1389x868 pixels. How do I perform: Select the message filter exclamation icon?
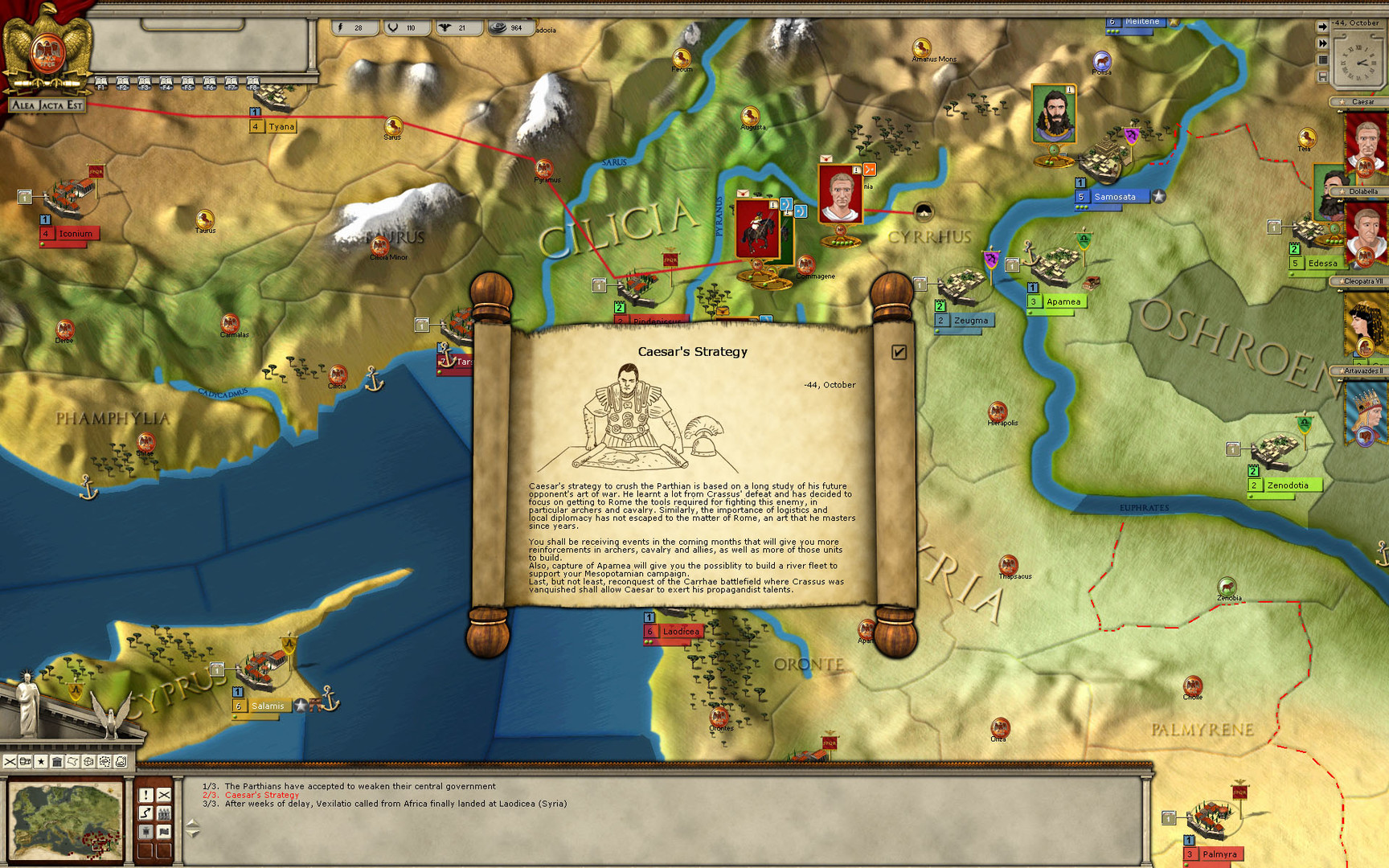pos(145,795)
